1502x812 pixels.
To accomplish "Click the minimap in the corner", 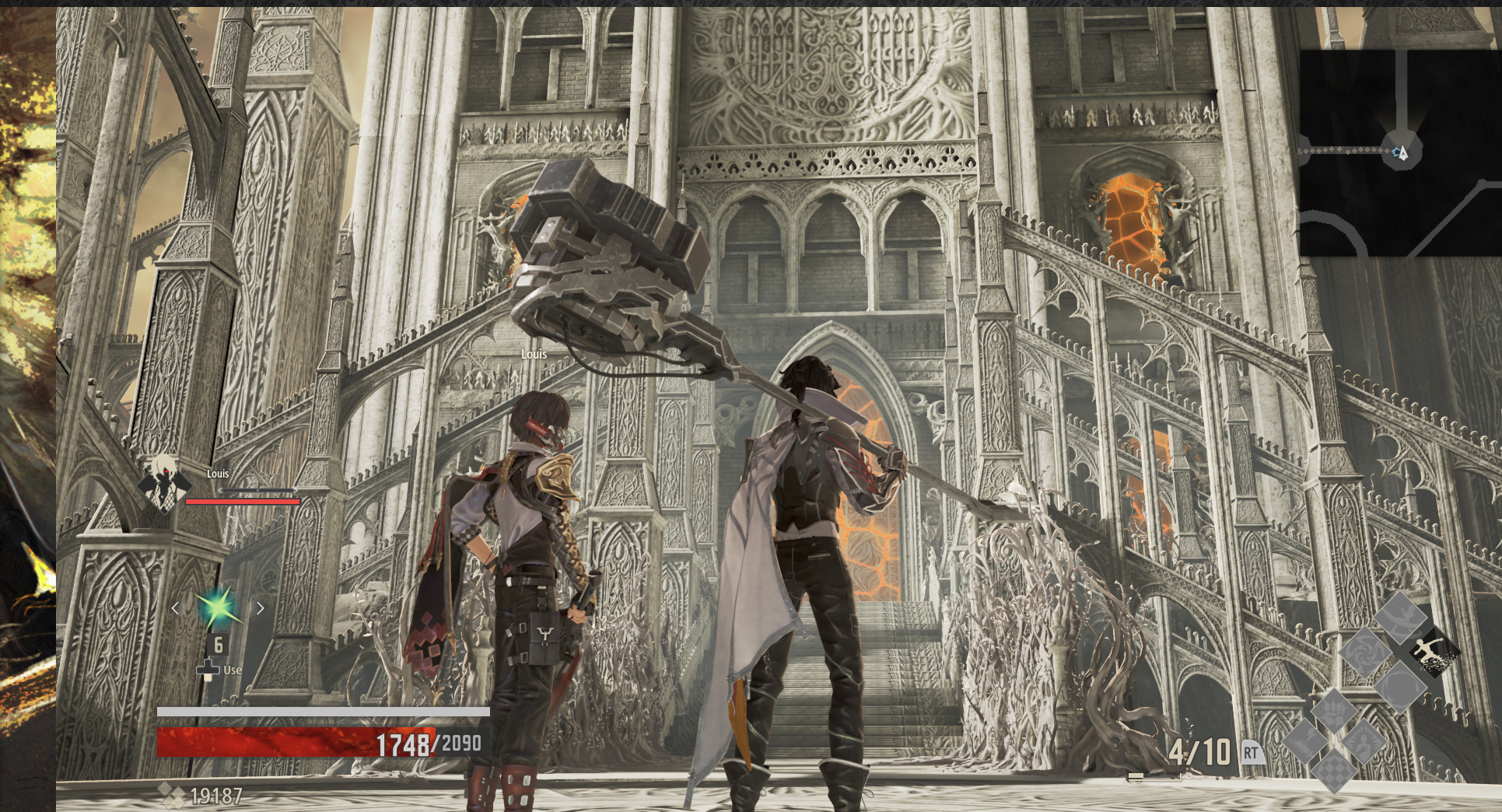I will pyautogui.click(x=1400, y=152).
